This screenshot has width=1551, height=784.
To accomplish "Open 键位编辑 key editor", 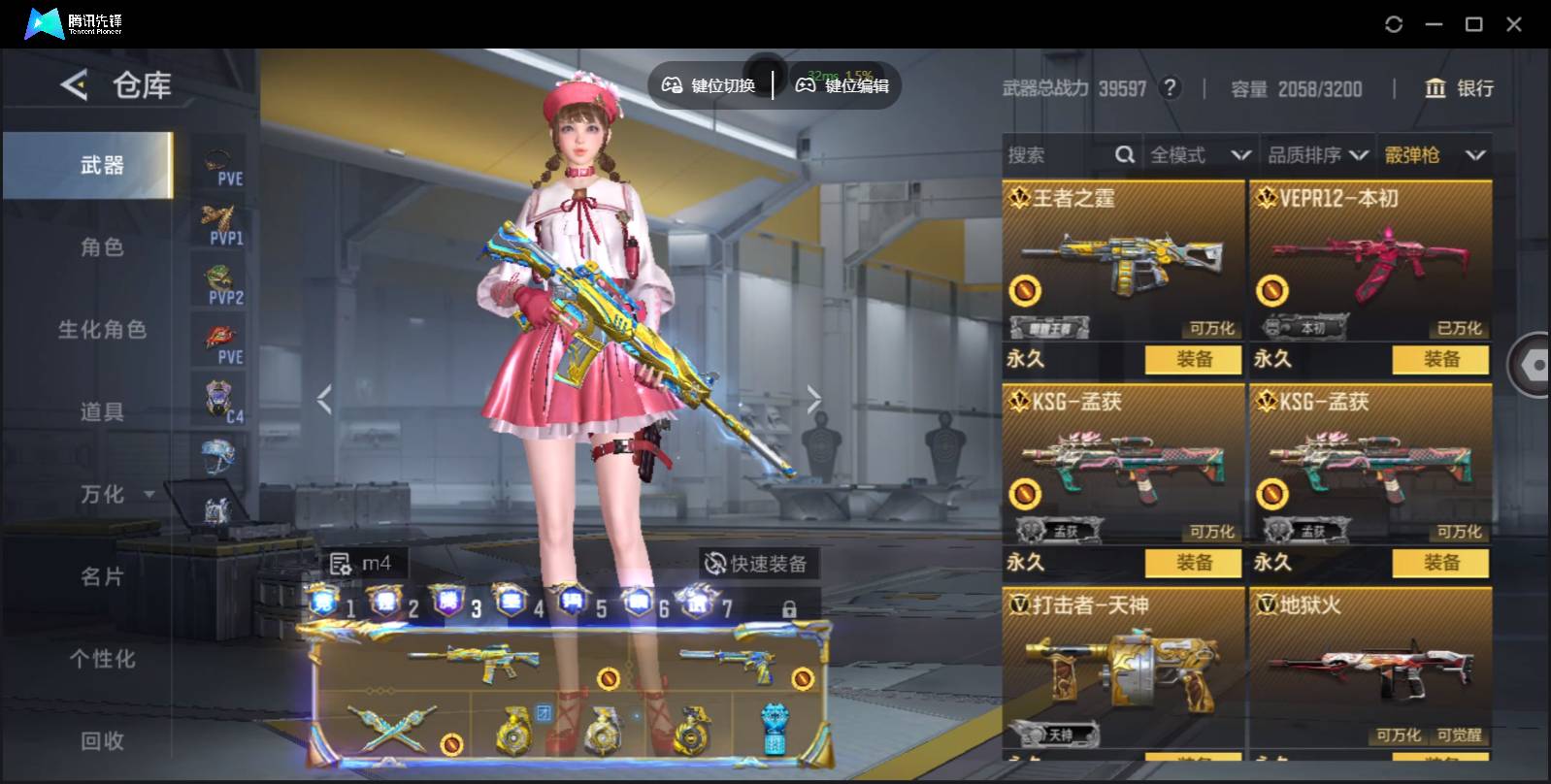I will (x=842, y=85).
